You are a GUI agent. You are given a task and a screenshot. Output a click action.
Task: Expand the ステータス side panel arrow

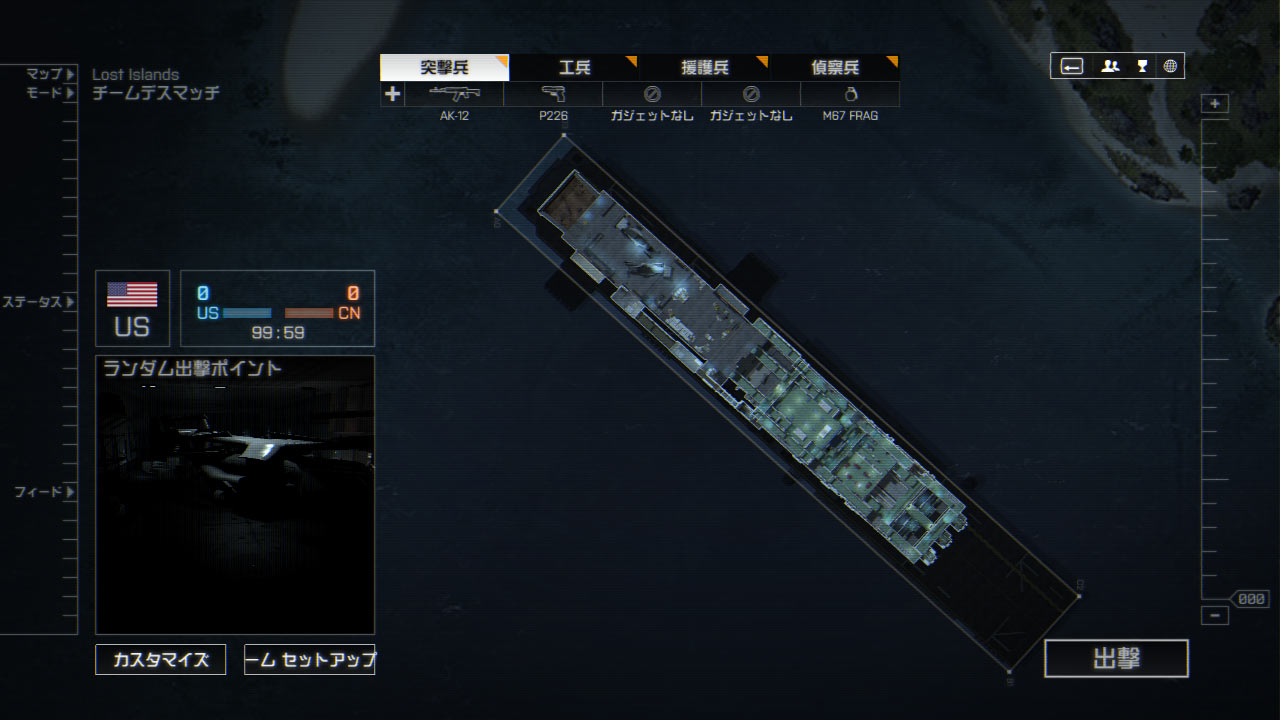(x=70, y=302)
